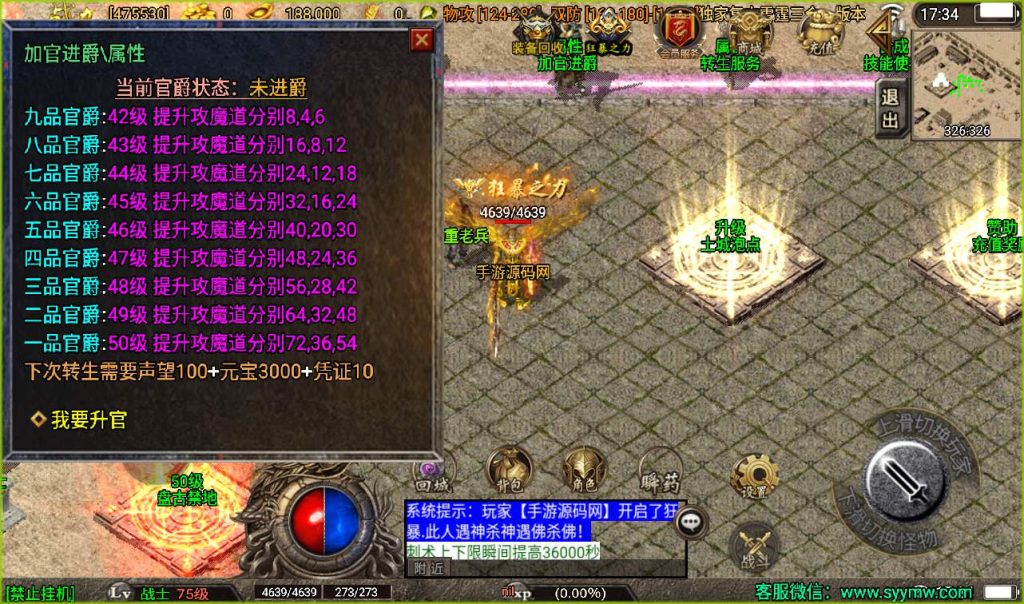Open the 背包 bag icon
The width and height of the screenshot is (1024, 604).
point(509,474)
